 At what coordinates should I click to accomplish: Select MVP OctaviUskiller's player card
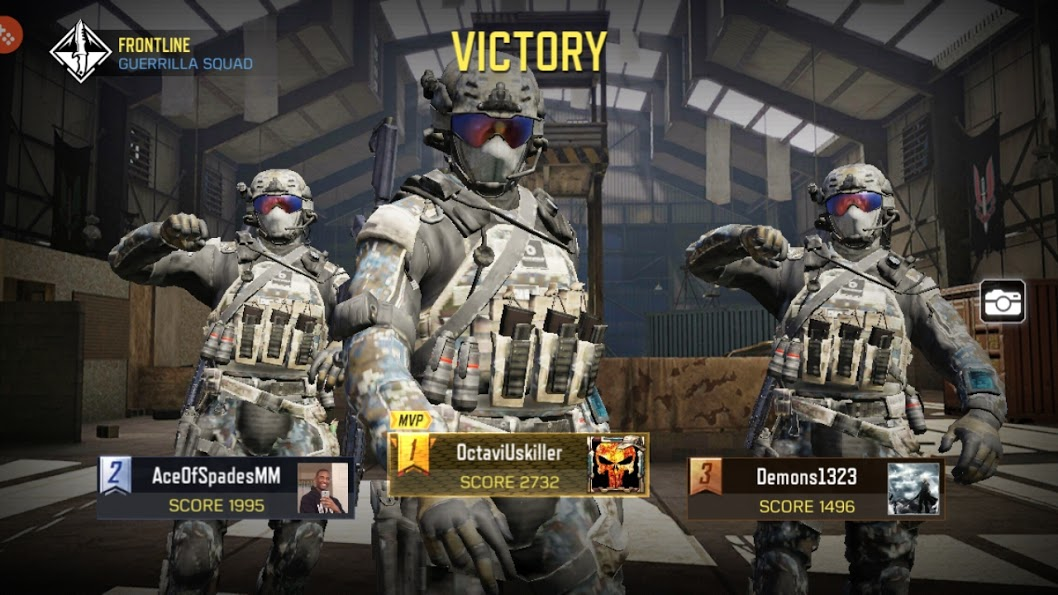pos(508,465)
